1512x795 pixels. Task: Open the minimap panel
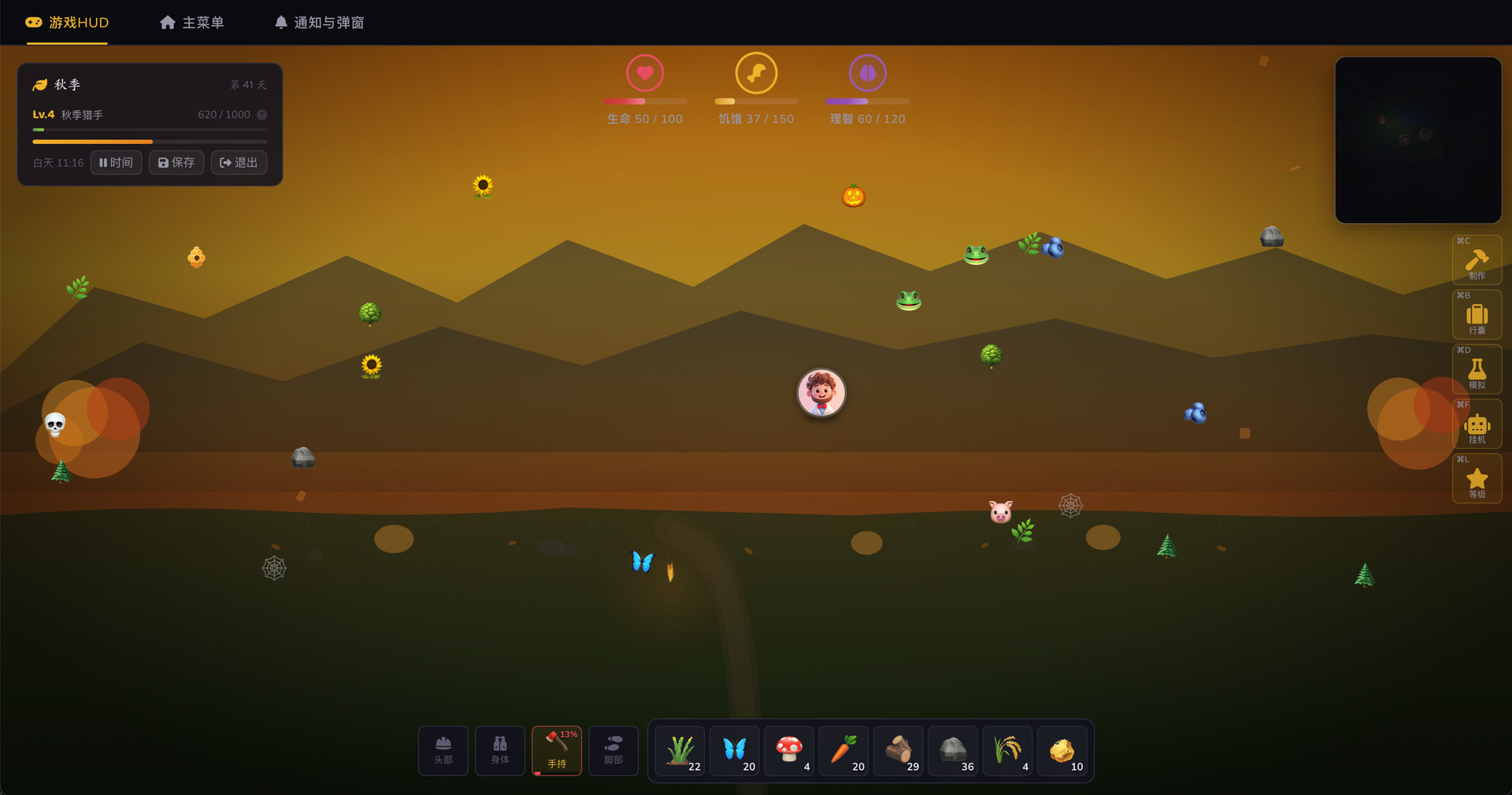pos(1417,140)
